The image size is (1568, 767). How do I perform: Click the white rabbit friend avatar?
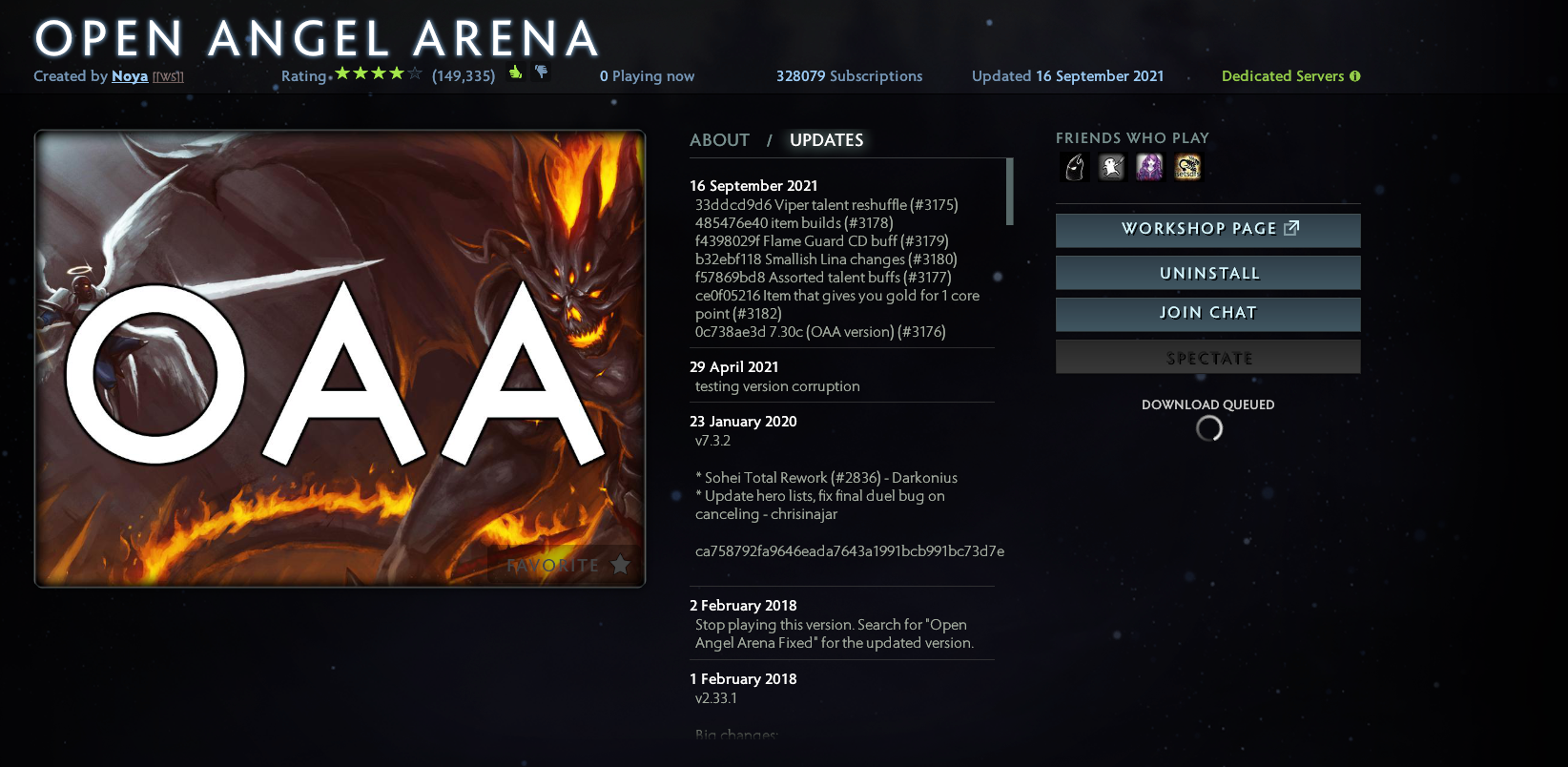[x=1112, y=166]
